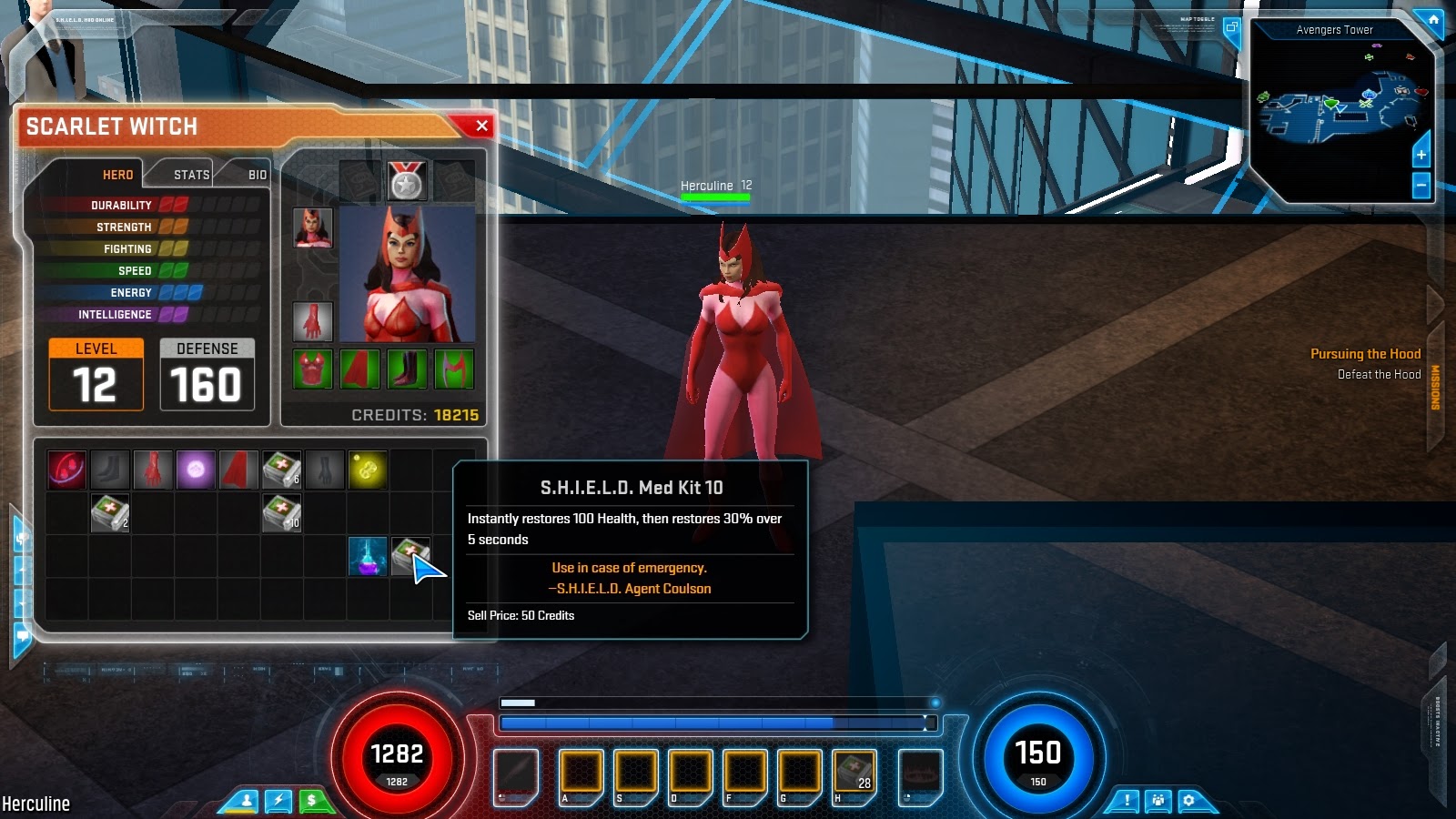Zoom out the minimap with minus control
Viewport: 1456px width, 819px height.
coord(1421,185)
